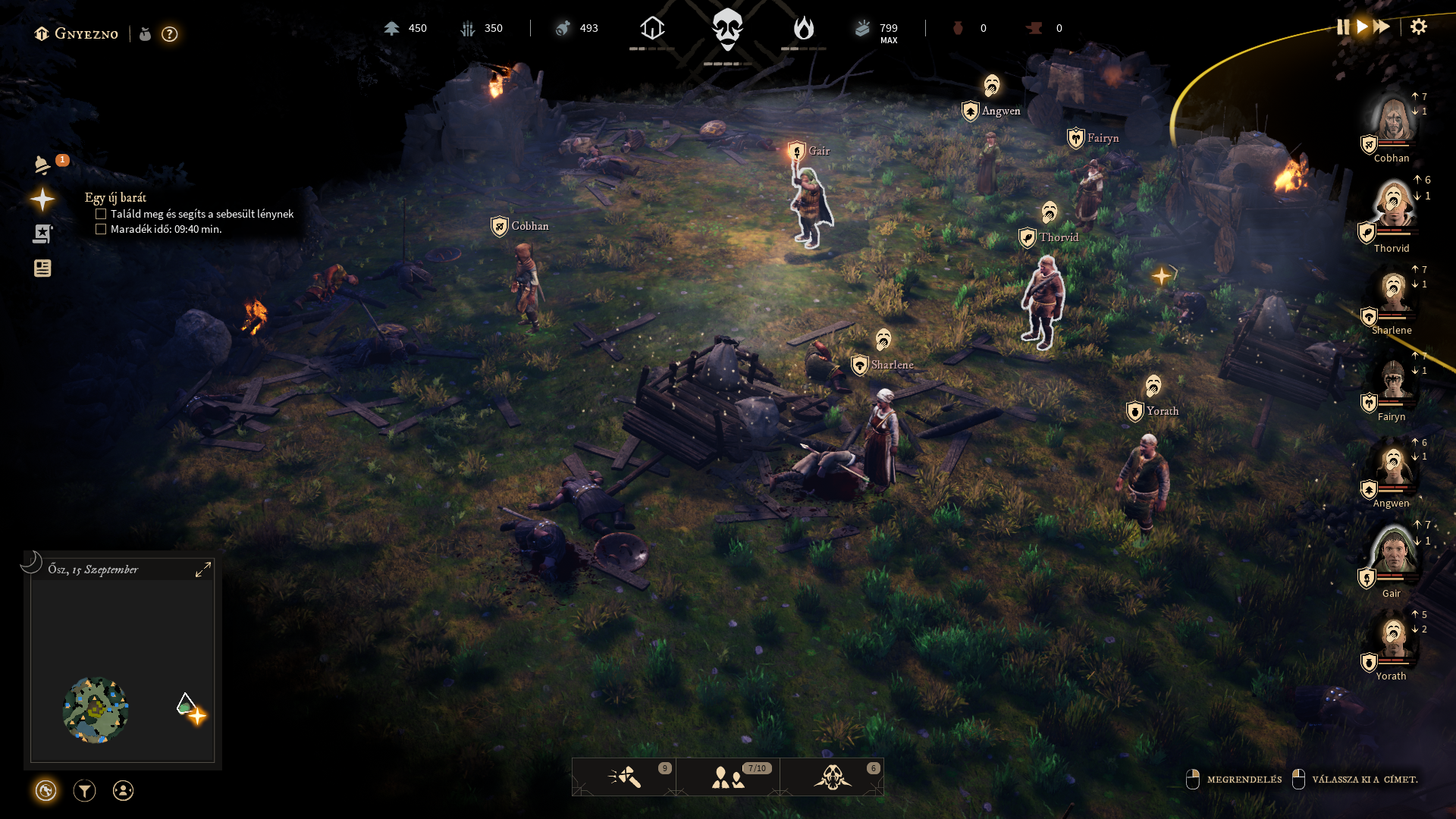The height and width of the screenshot is (819, 1456).
Task: Open the settings gear menu
Action: [x=1418, y=27]
